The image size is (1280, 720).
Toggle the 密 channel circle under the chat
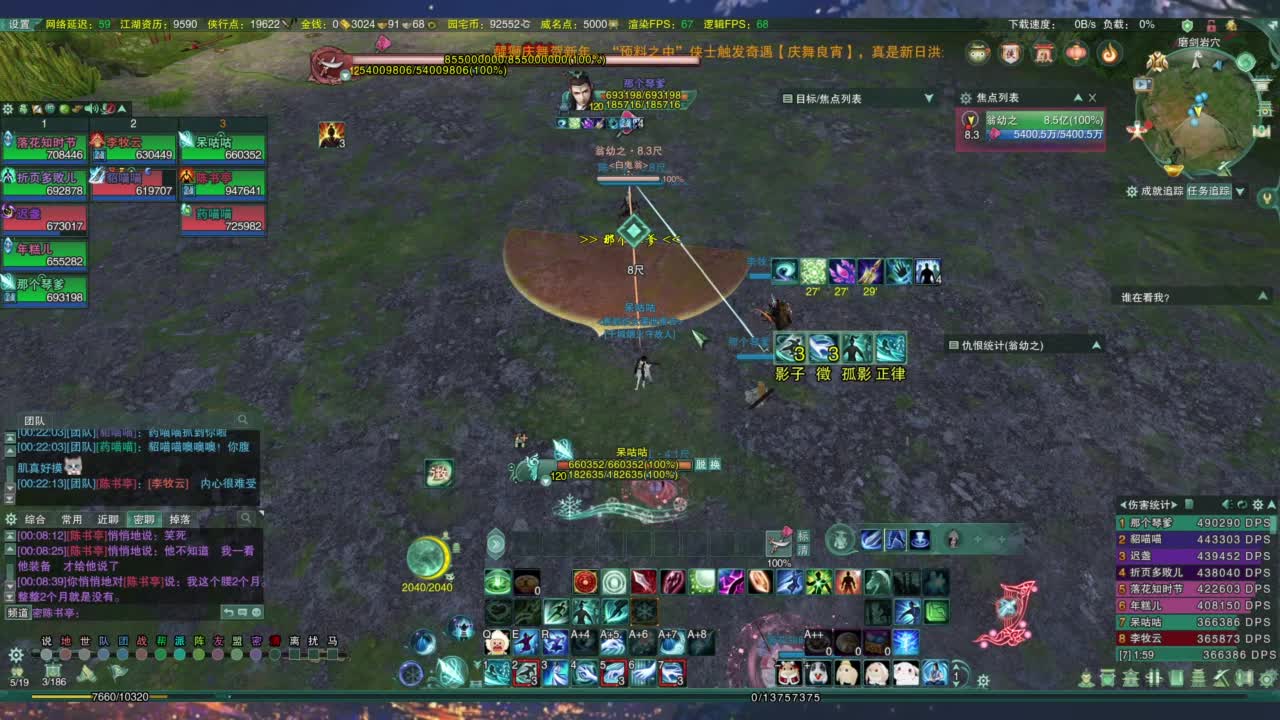[256, 654]
